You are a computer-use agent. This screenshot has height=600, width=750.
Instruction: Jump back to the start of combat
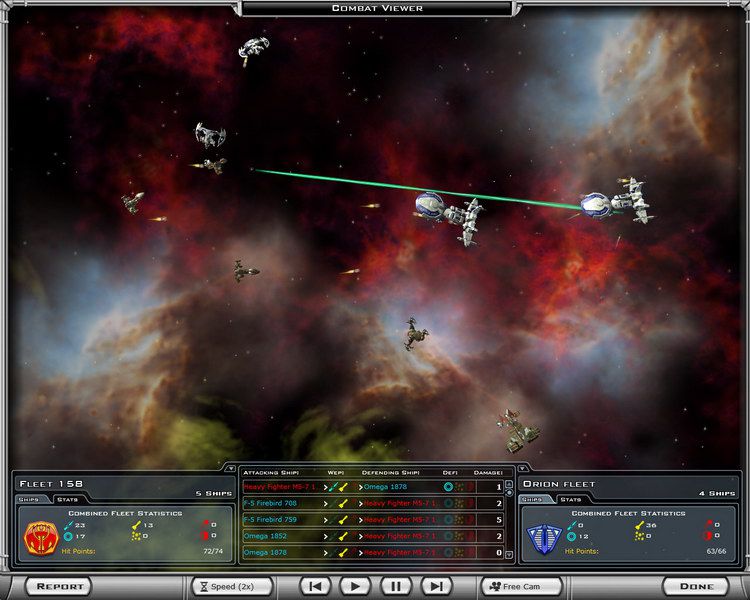315,586
